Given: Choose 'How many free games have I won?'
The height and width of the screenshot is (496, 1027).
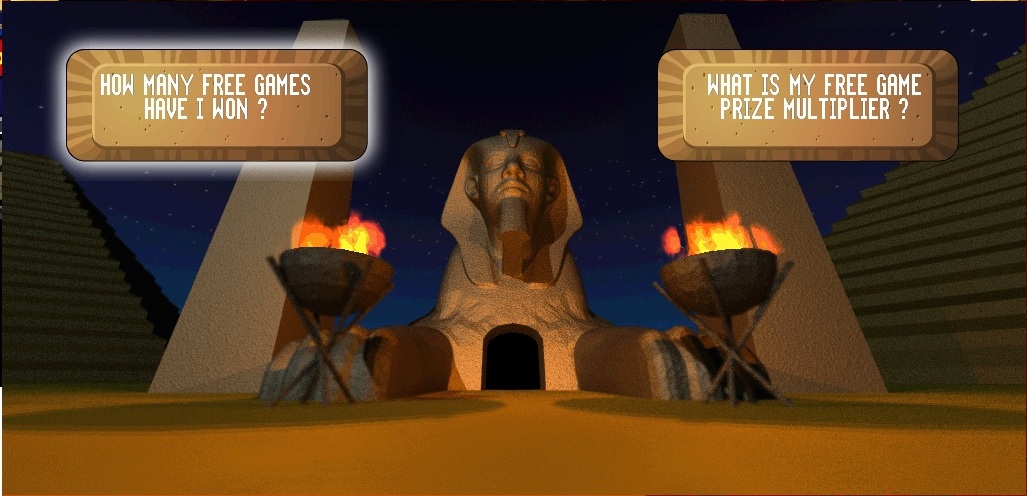Looking at the screenshot, I should pos(217,104).
